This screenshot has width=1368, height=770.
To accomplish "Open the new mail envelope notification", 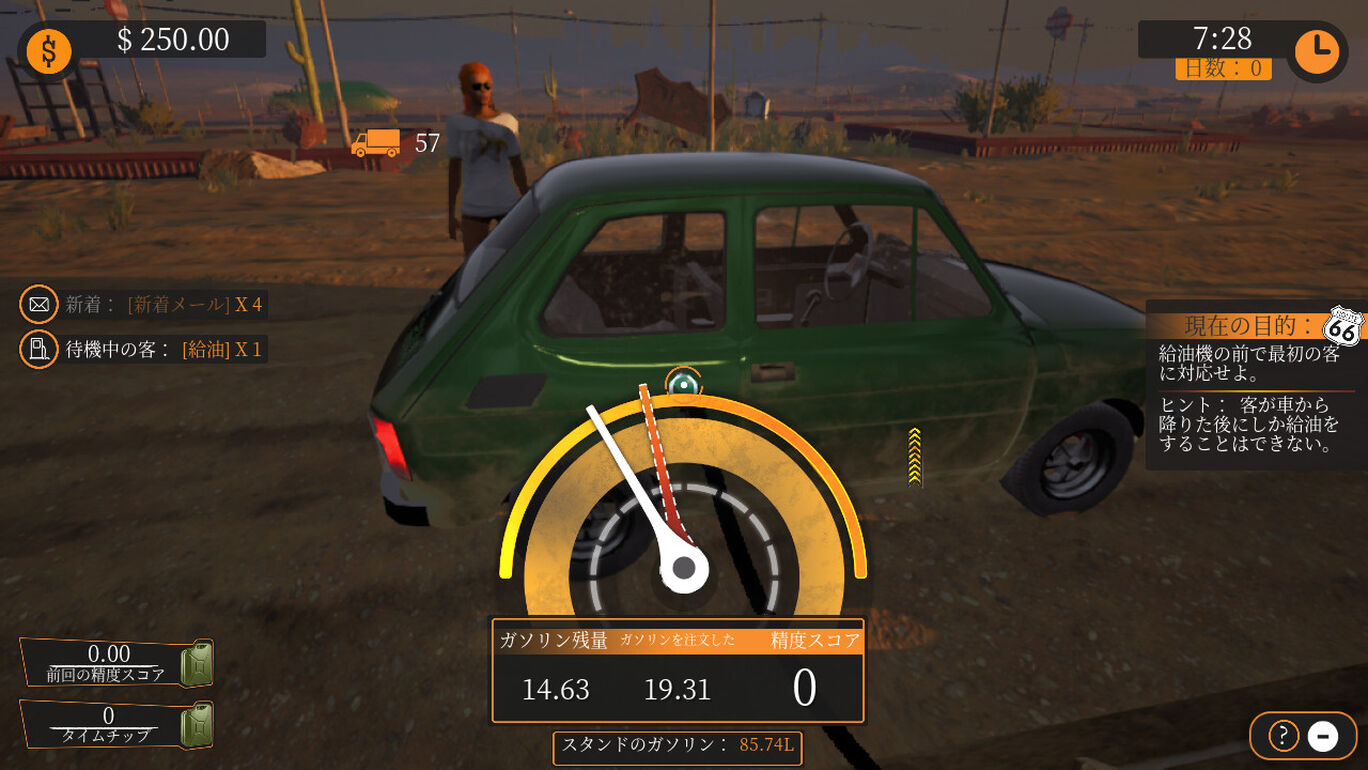I will [39, 304].
